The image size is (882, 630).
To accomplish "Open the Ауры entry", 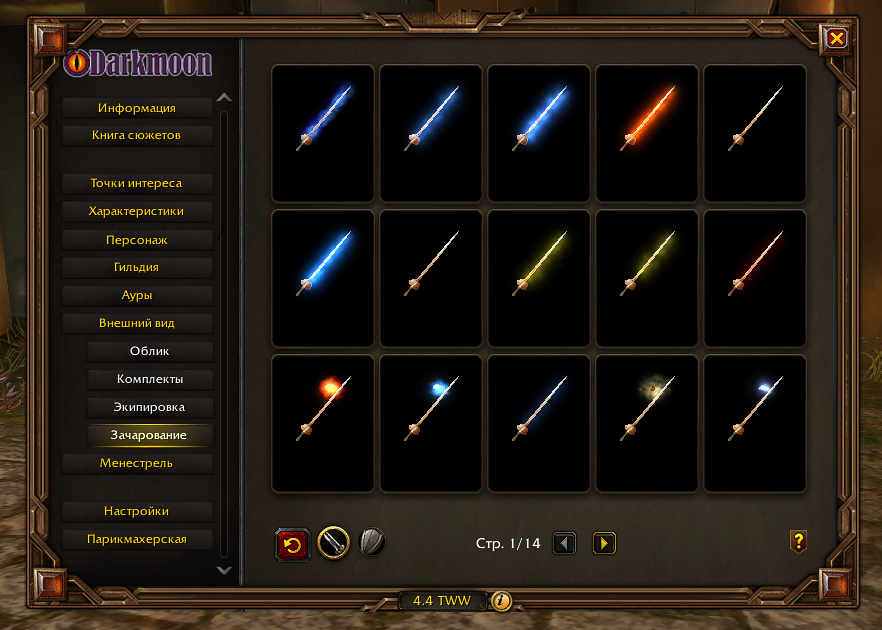I will point(137,296).
